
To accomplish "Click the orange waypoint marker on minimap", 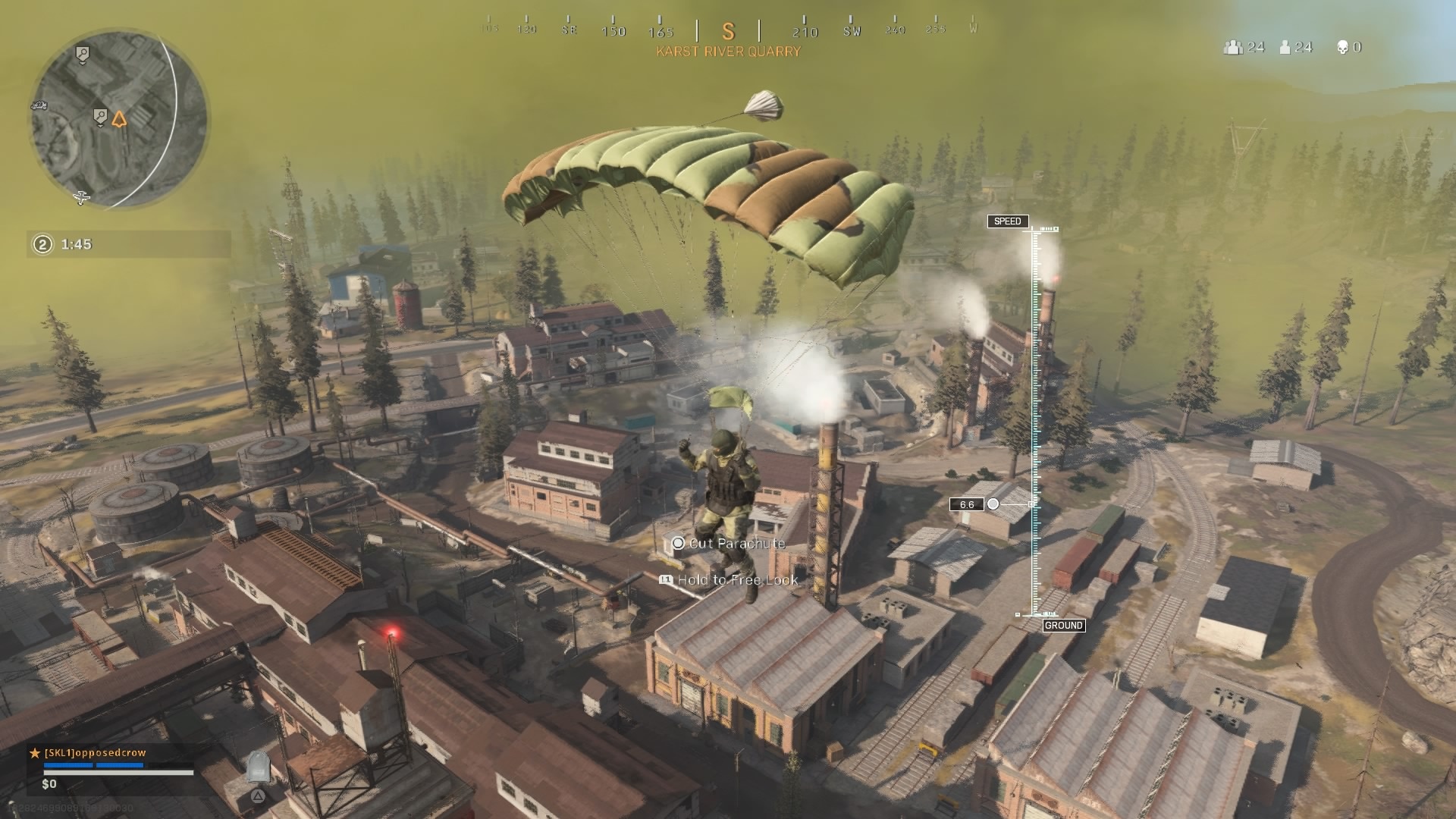I will pyautogui.click(x=120, y=120).
